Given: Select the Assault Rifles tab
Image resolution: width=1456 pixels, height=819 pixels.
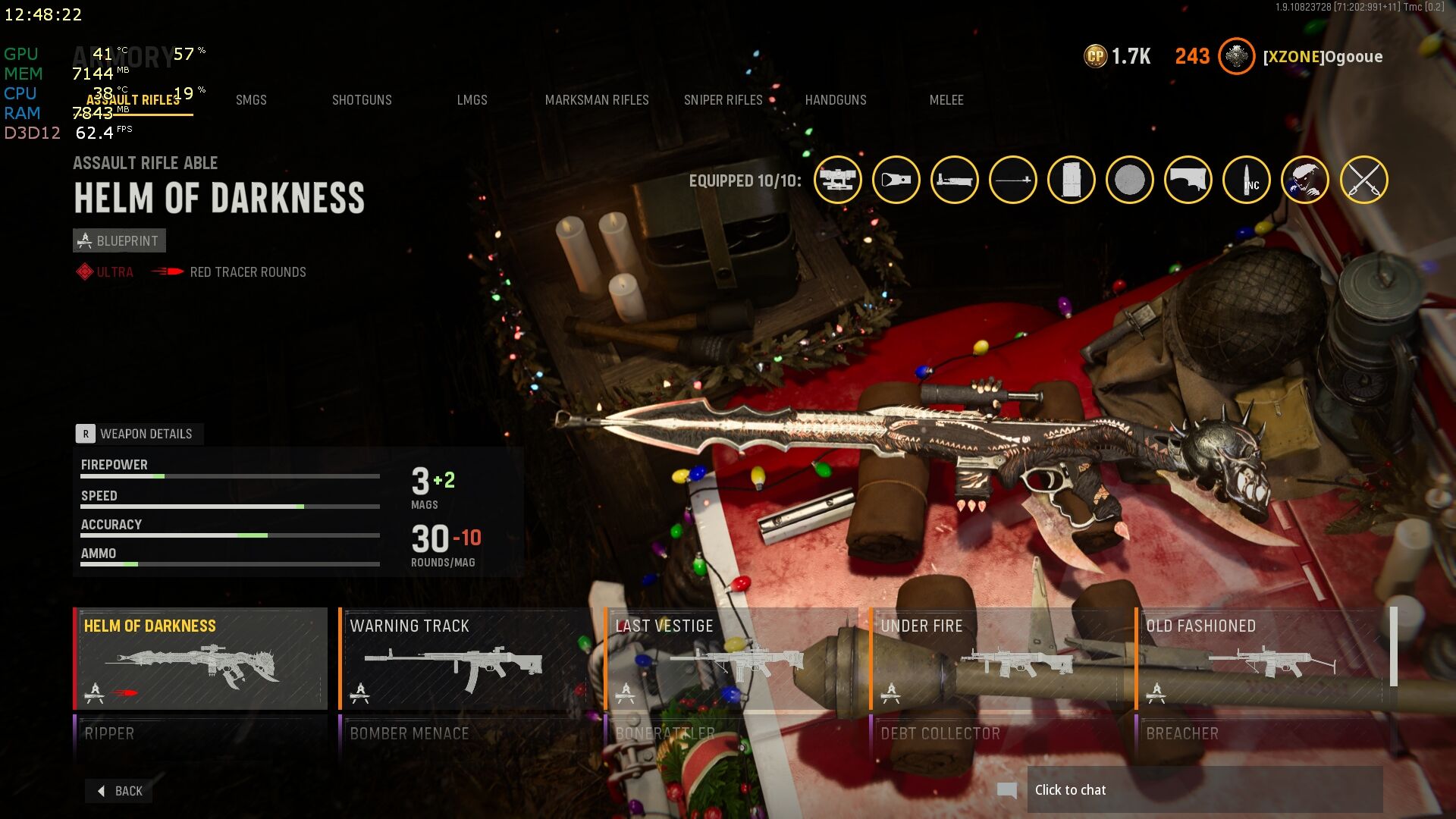Looking at the screenshot, I should (x=133, y=100).
